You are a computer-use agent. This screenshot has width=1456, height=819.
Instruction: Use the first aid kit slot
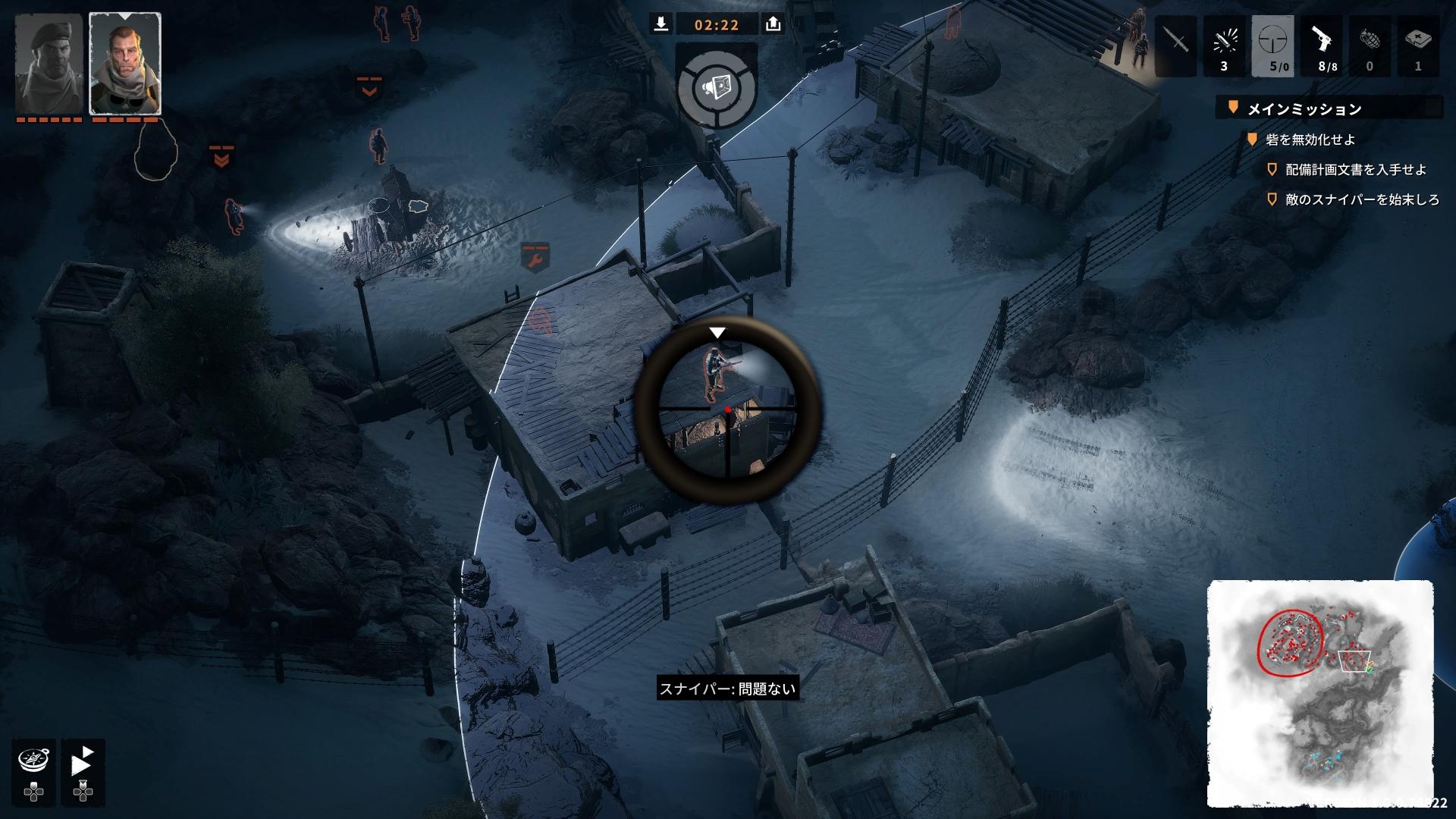coord(1417,45)
